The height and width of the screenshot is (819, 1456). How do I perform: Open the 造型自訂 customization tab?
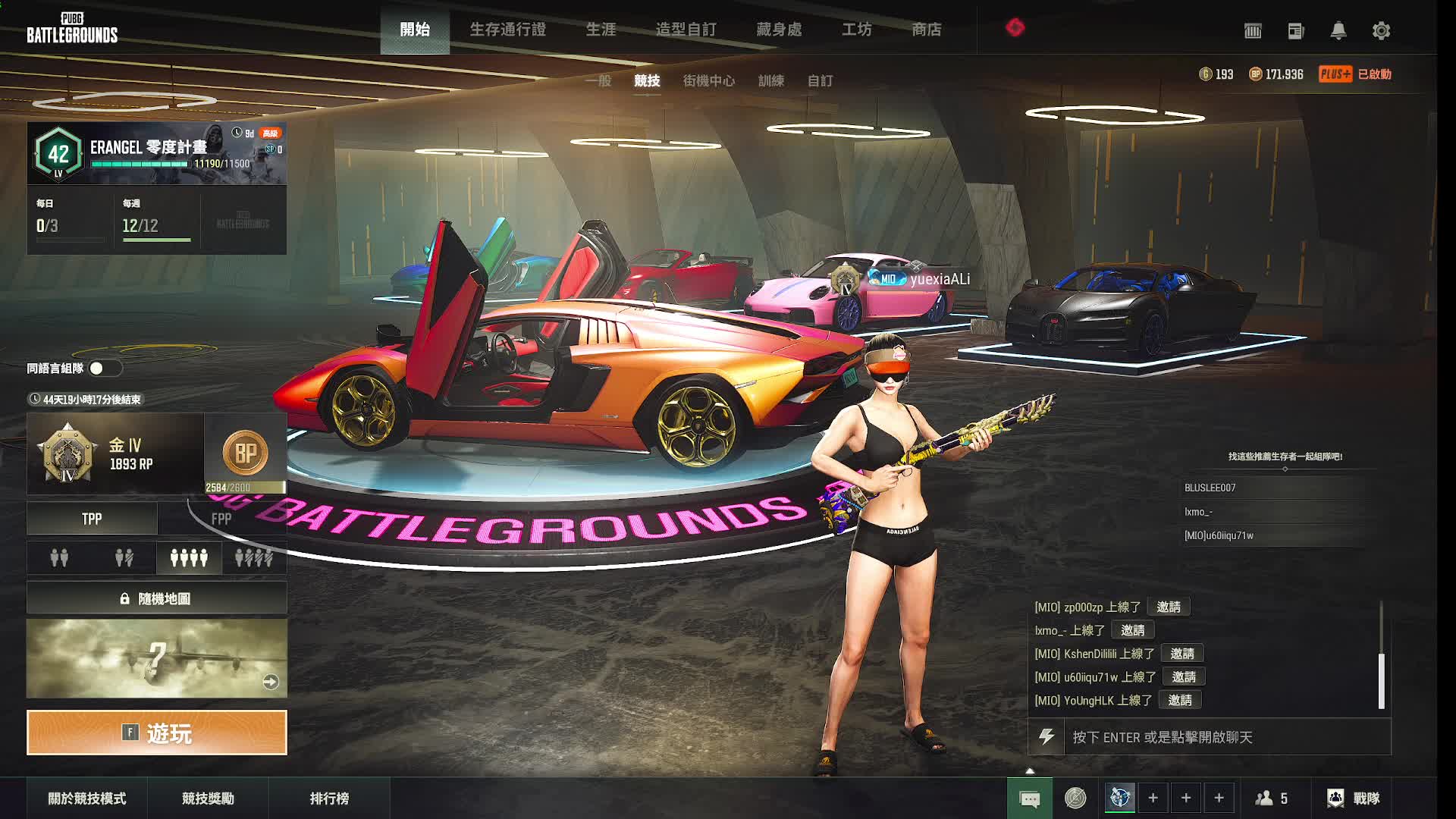click(686, 30)
